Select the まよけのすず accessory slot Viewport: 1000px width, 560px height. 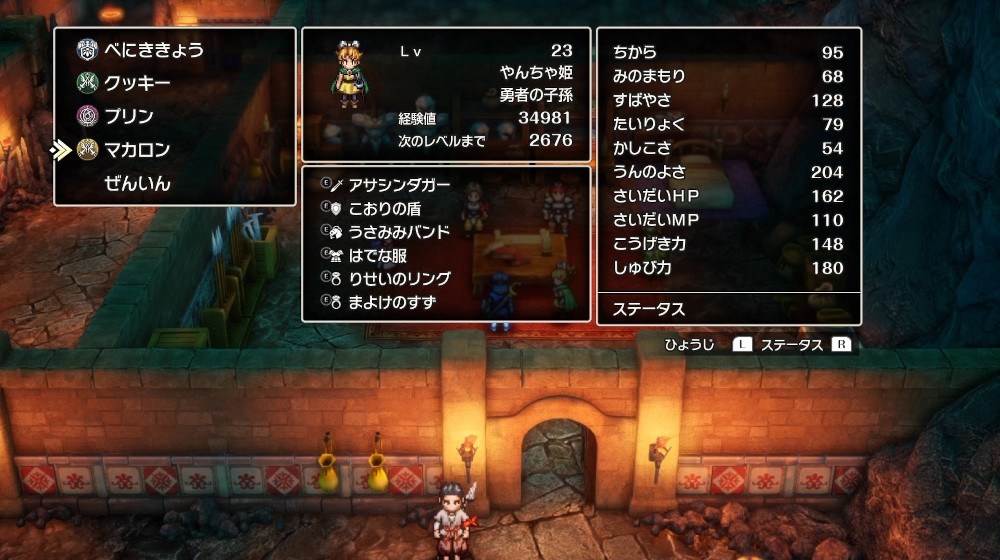pos(392,302)
